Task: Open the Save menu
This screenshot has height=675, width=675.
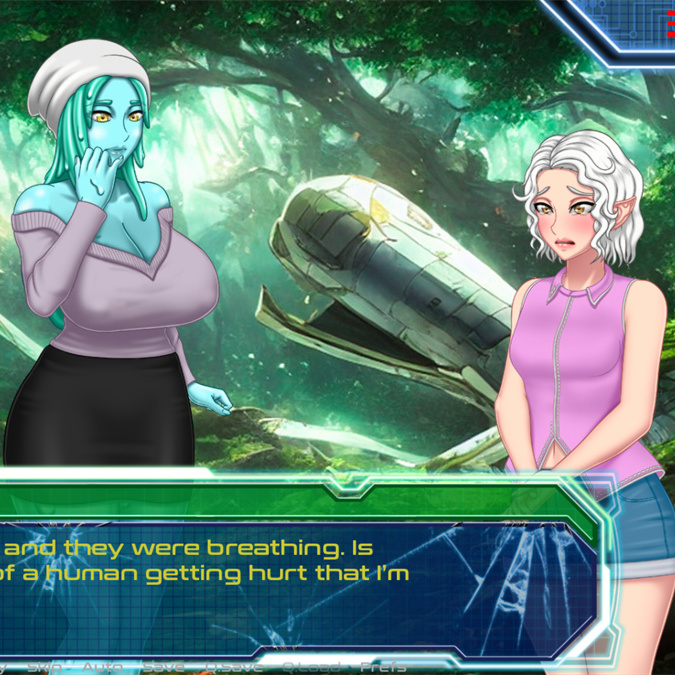Action: [x=163, y=666]
